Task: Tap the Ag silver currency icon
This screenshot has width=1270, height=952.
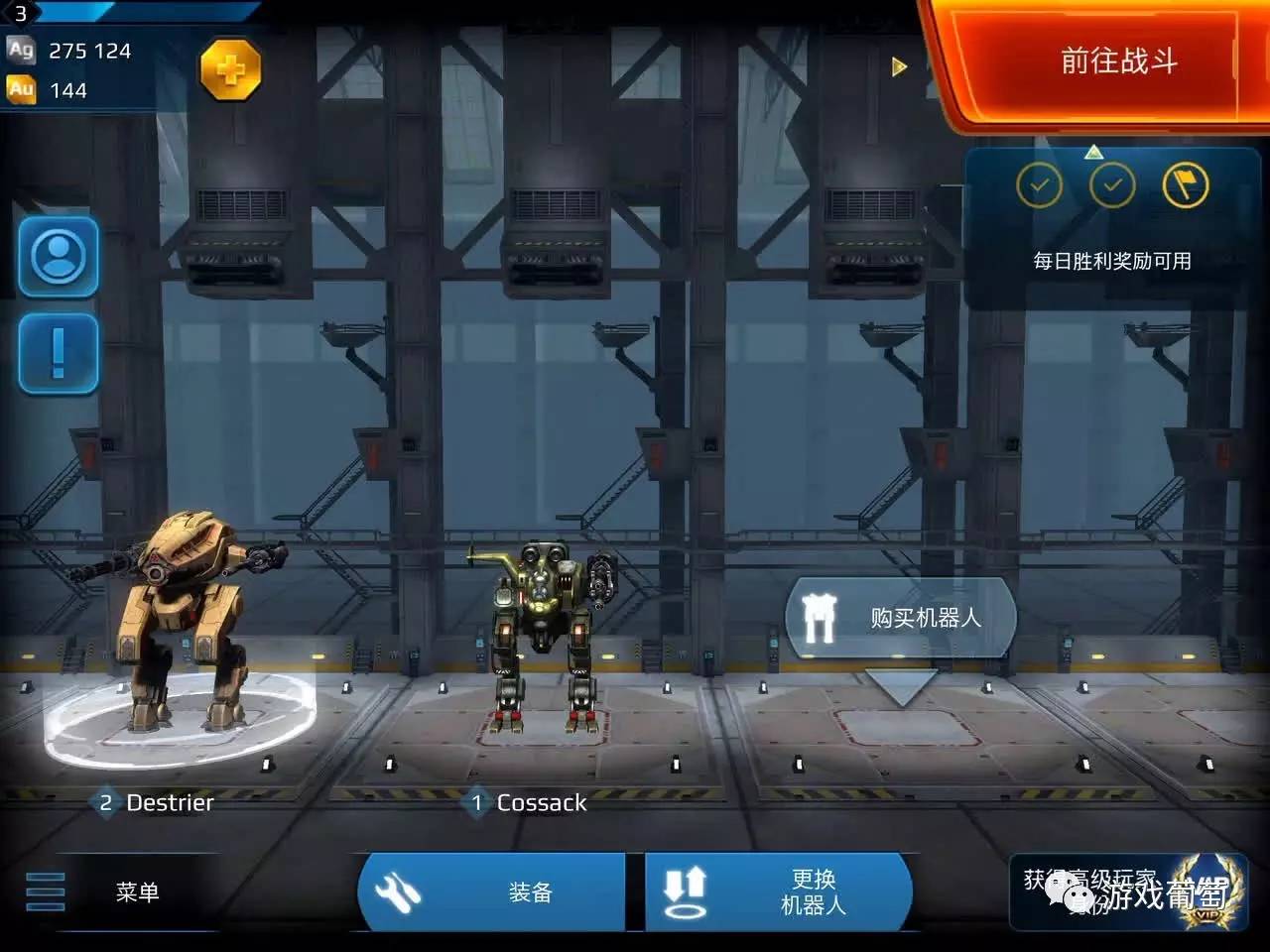Action: (20, 50)
